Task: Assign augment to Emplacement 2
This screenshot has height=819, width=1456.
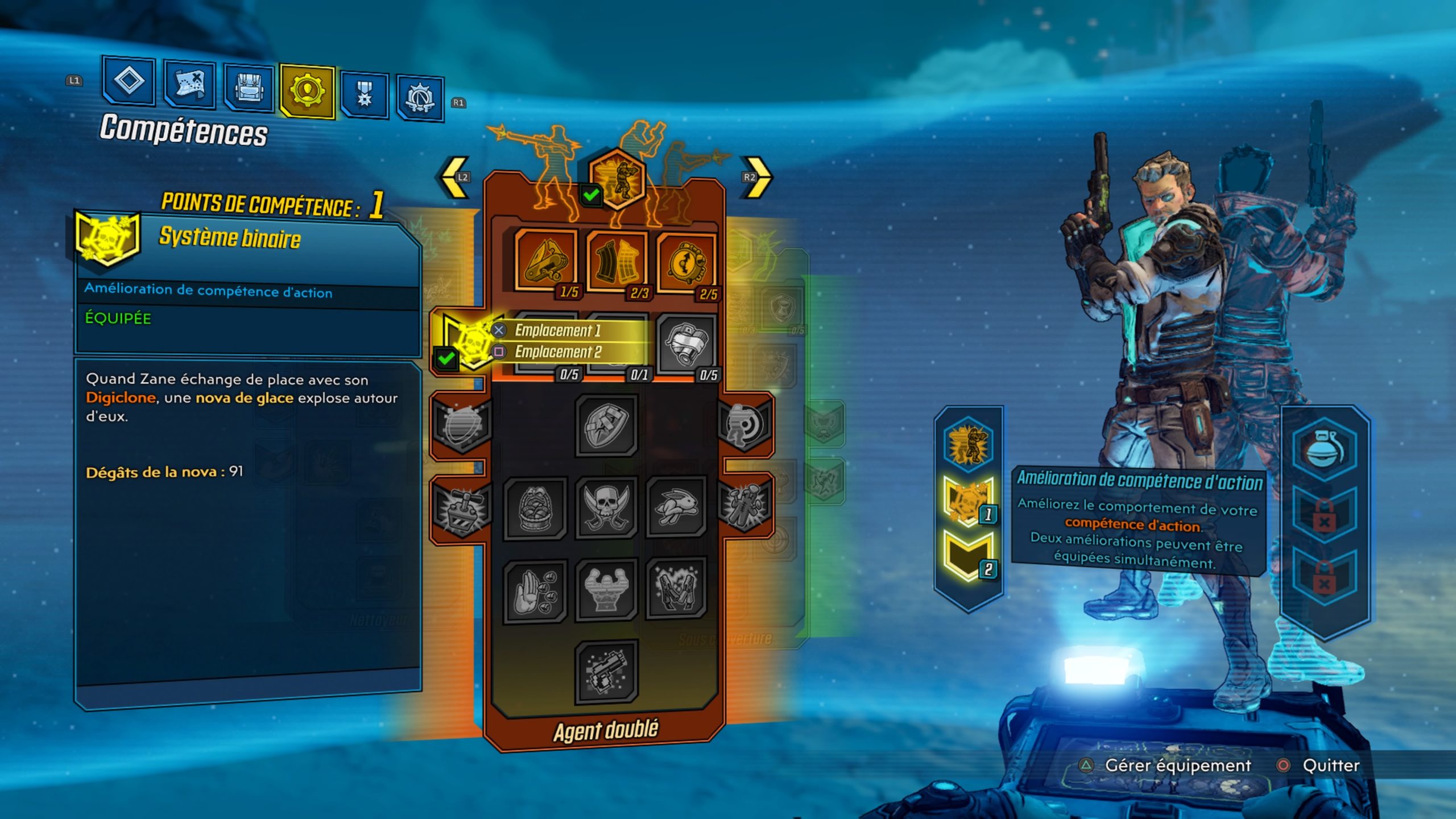Action: [557, 352]
